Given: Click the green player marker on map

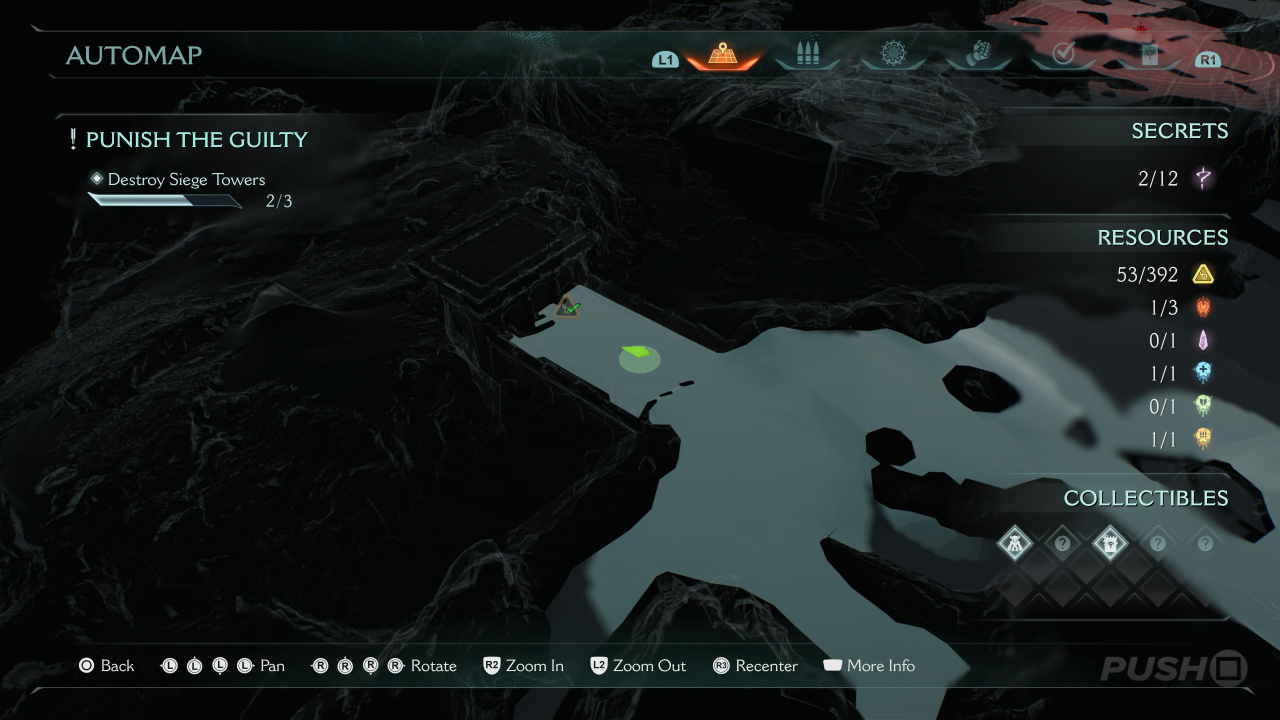Looking at the screenshot, I should tap(638, 355).
